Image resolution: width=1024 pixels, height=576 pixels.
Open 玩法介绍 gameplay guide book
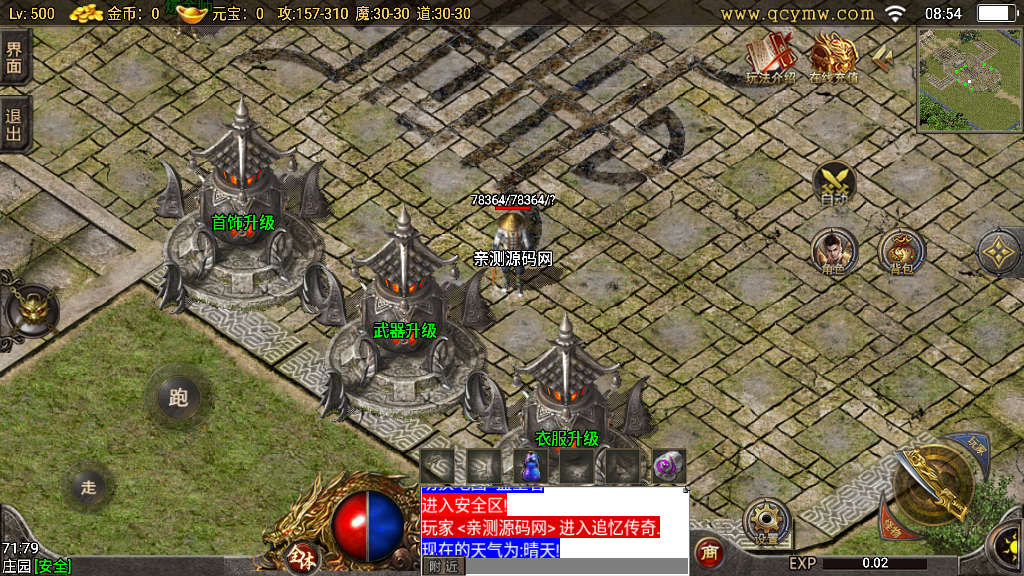point(771,56)
